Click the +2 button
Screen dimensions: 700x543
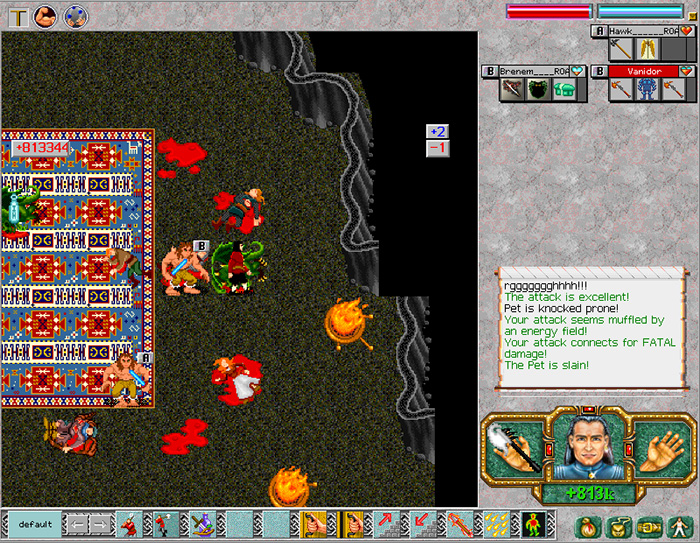pyautogui.click(x=437, y=131)
